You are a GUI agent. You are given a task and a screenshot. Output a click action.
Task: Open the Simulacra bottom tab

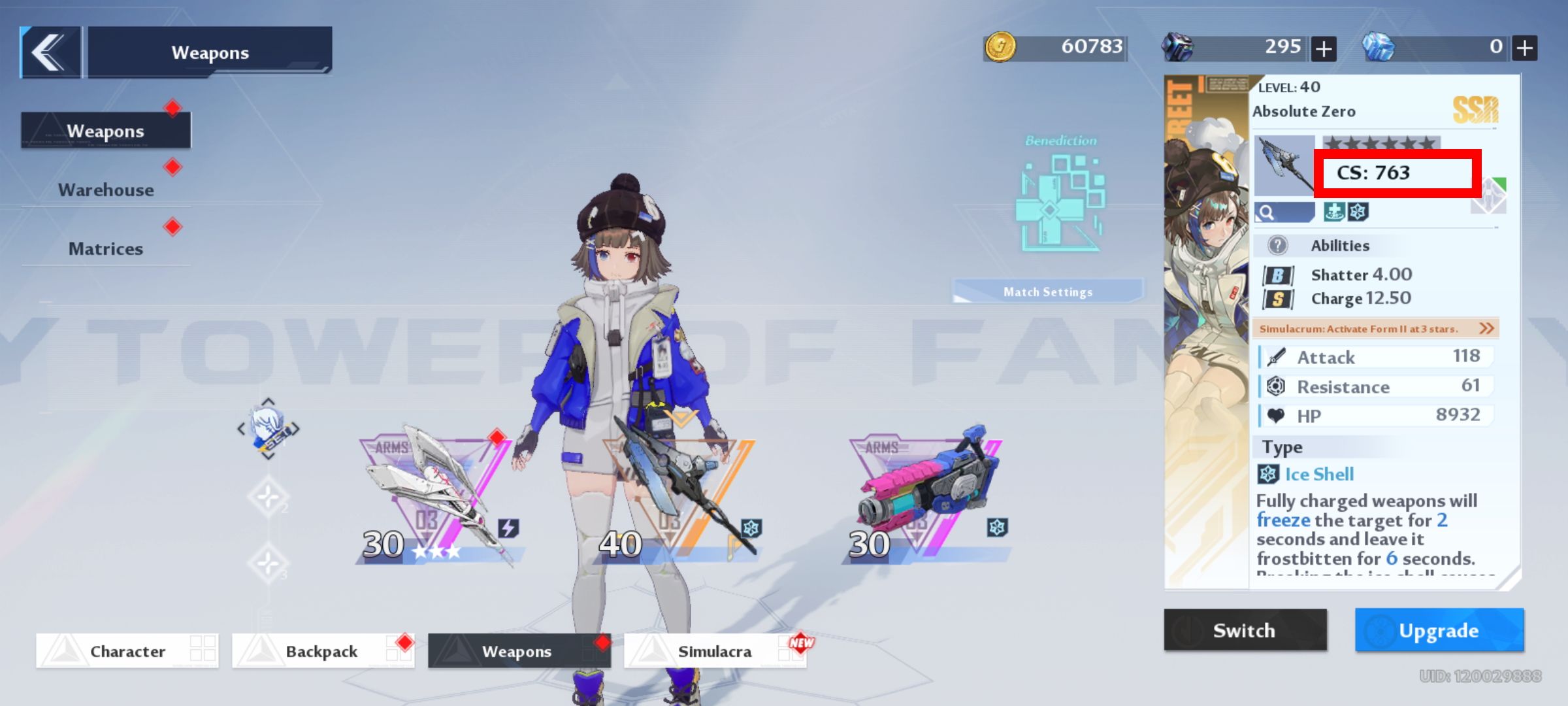coord(715,651)
